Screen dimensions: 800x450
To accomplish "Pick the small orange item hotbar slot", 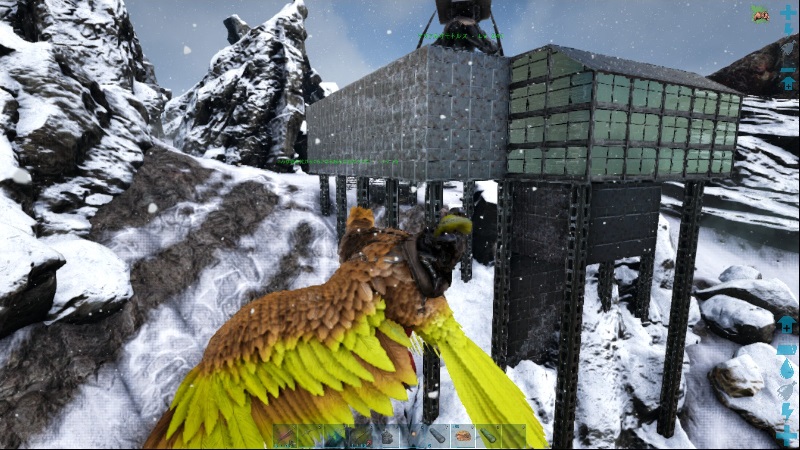I will click(412, 436).
